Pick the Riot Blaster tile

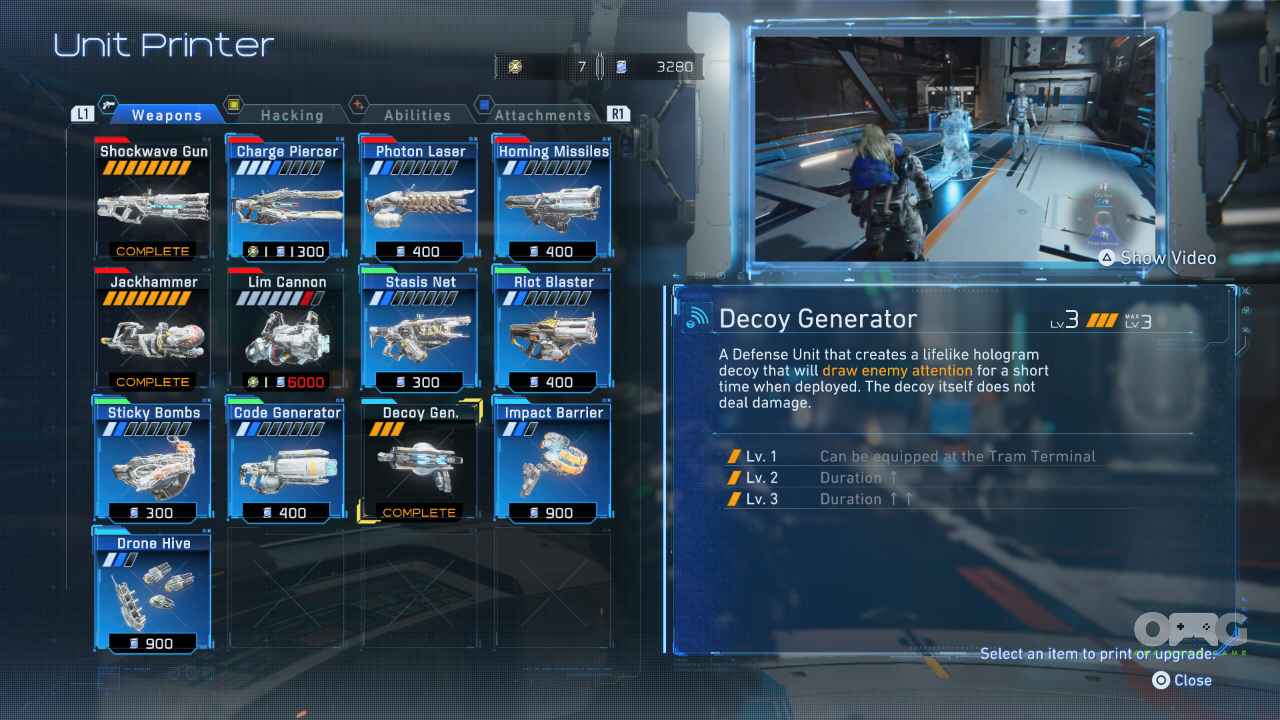coord(552,331)
